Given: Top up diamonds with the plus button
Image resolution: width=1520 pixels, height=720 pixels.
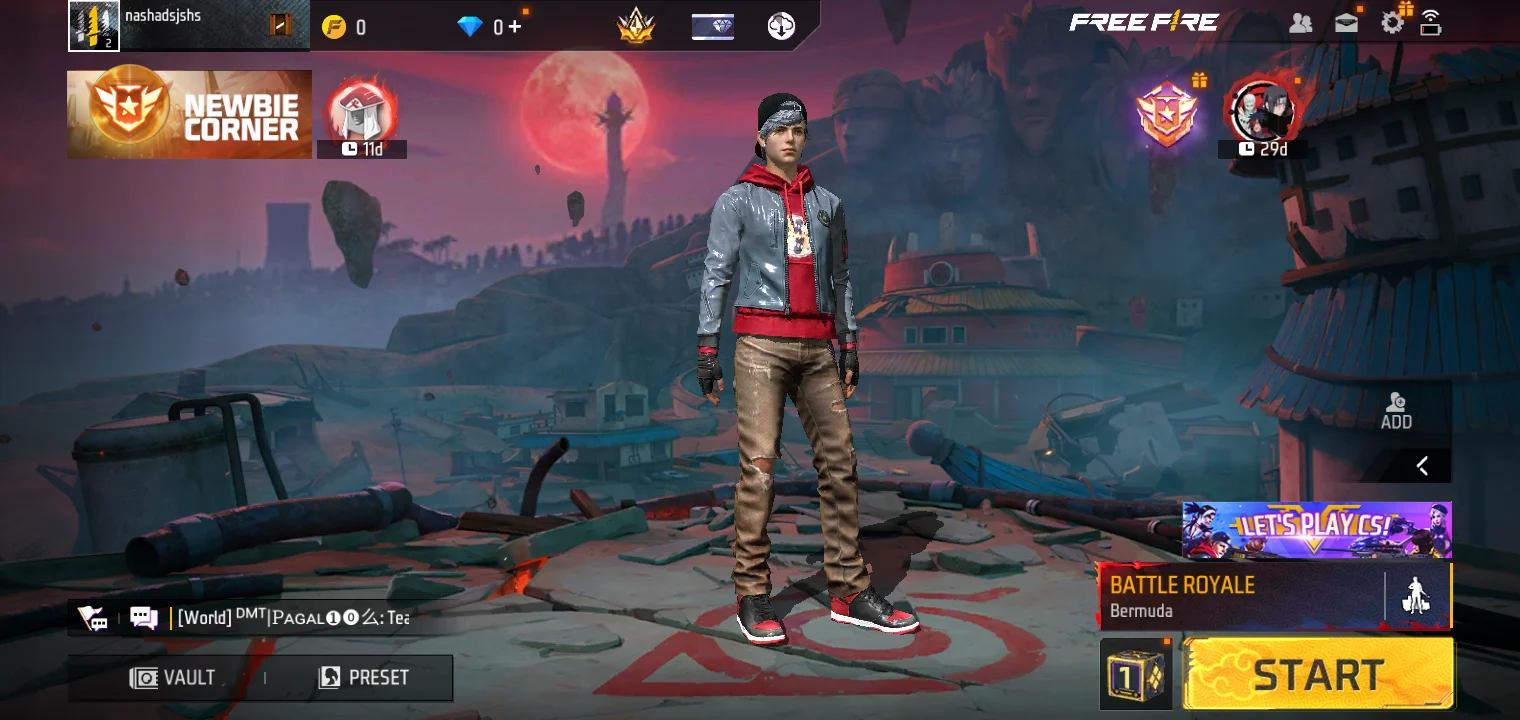Looking at the screenshot, I should point(514,26).
